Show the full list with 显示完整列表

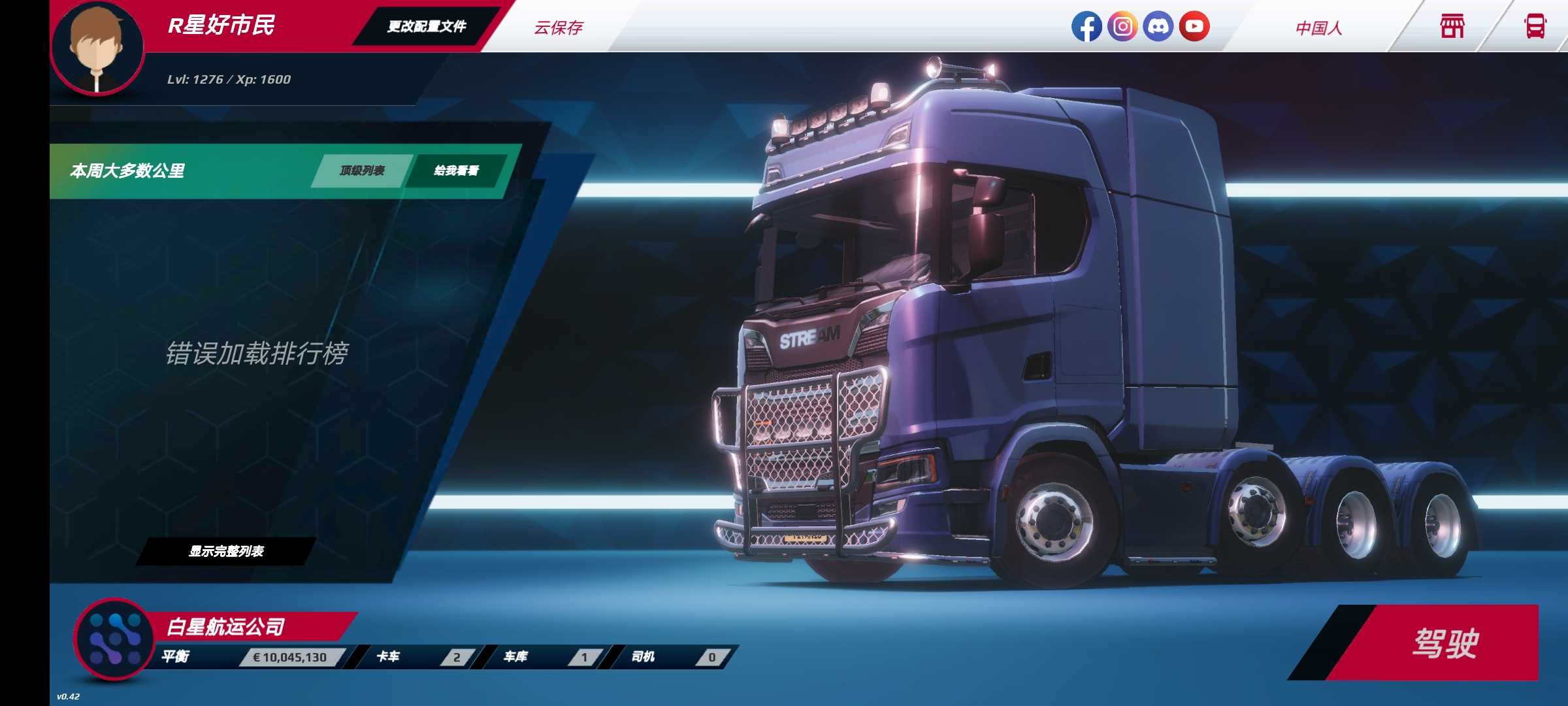pyautogui.click(x=226, y=552)
